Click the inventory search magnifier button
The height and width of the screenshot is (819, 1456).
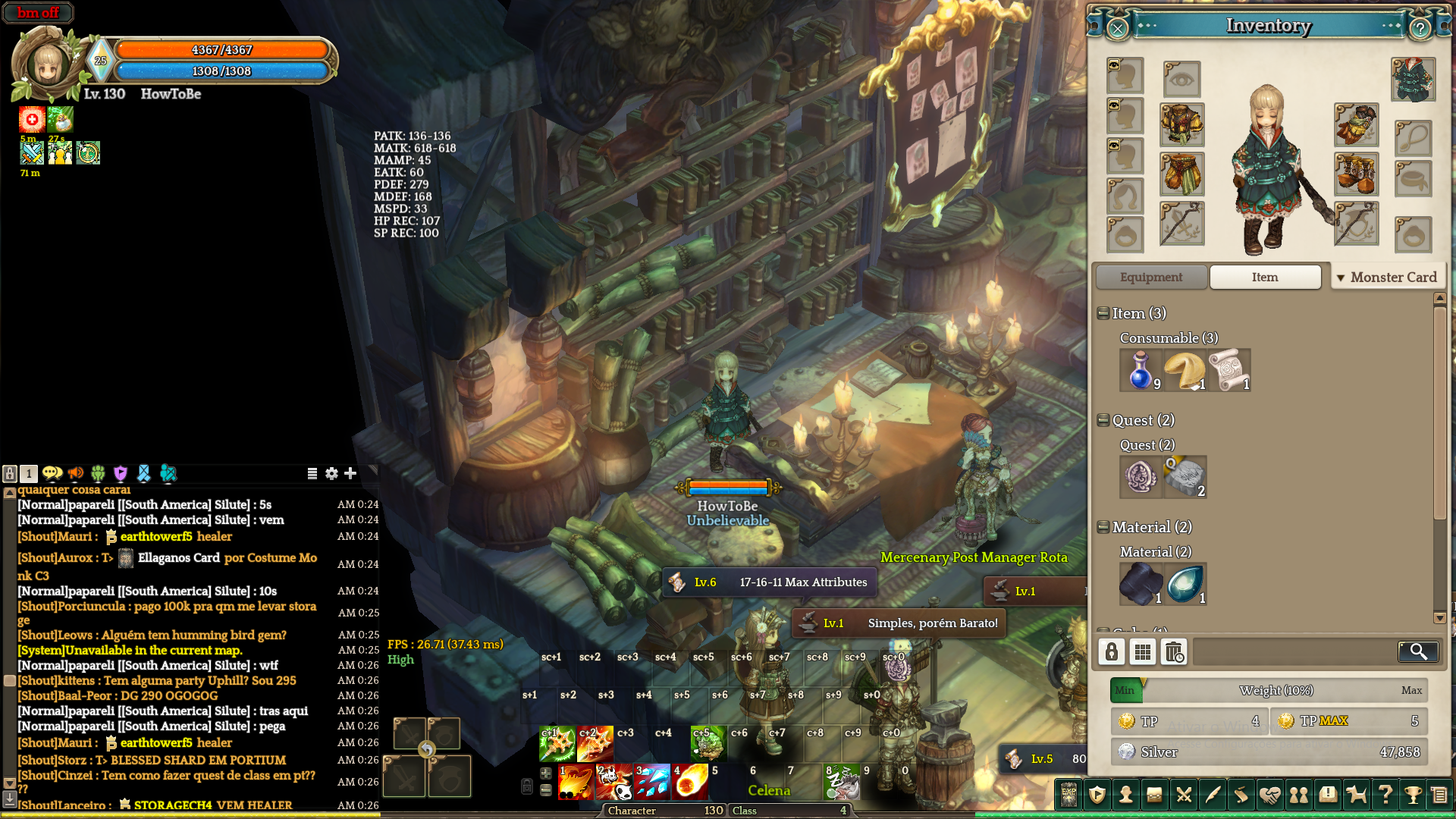click(x=1417, y=651)
